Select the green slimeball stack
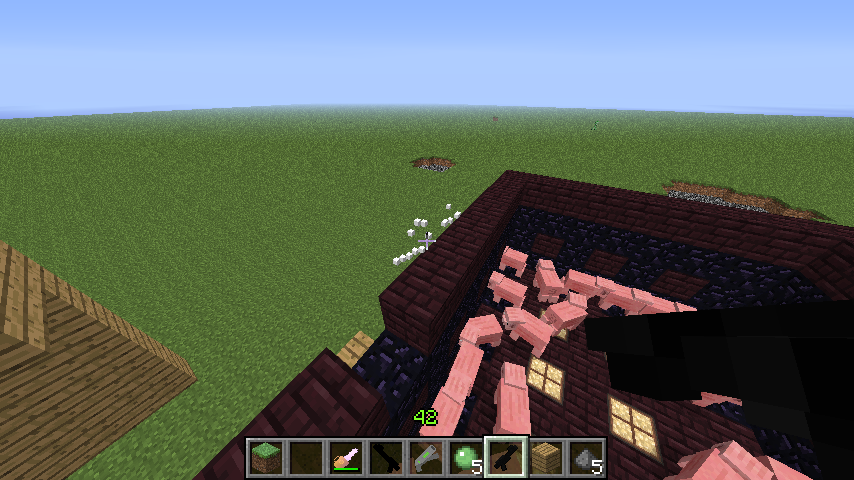The image size is (854, 480). pyautogui.click(x=465, y=457)
